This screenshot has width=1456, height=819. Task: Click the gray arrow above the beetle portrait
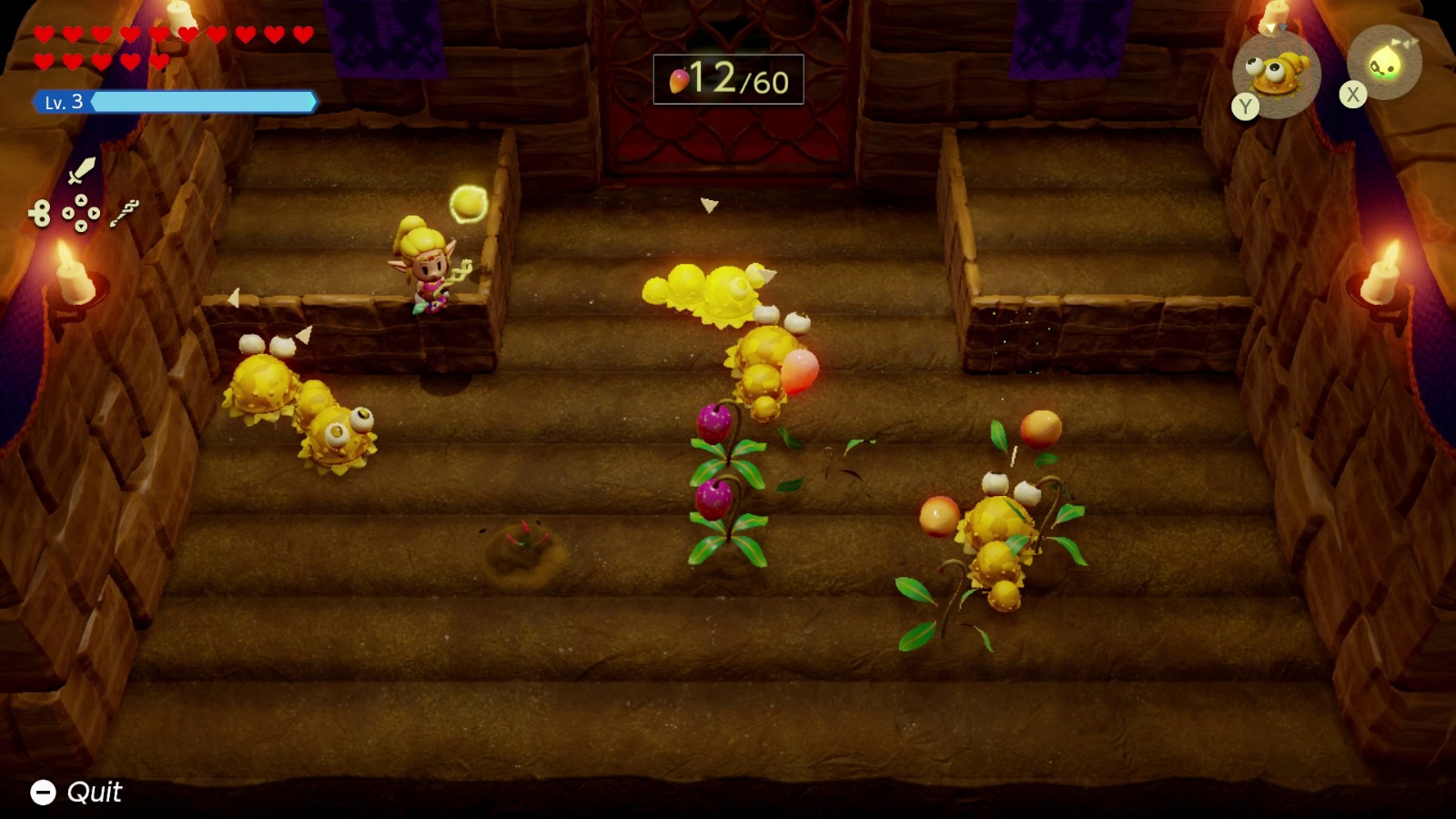[1283, 28]
